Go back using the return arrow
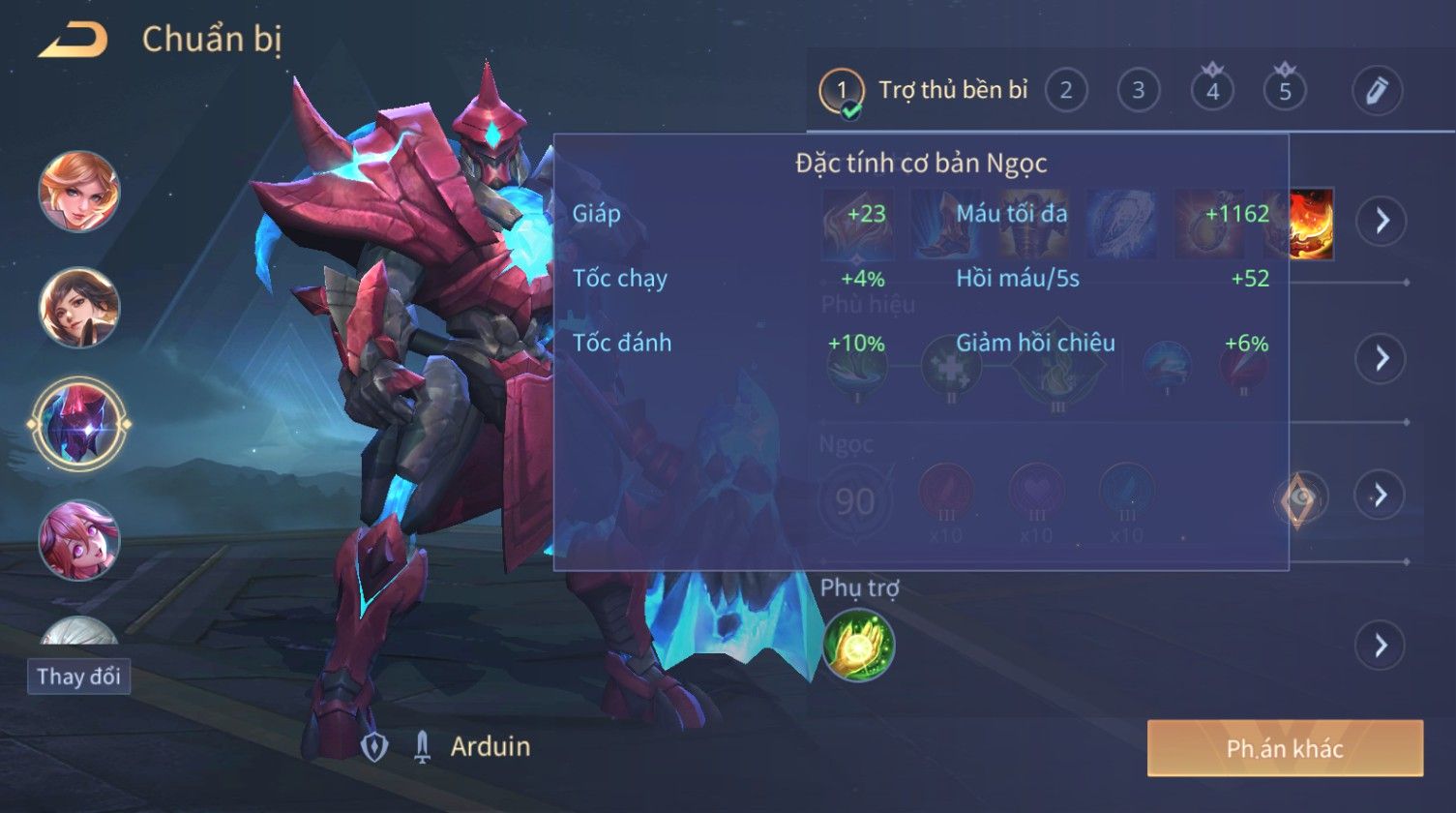This screenshot has height=813, width=1456. (x=74, y=41)
